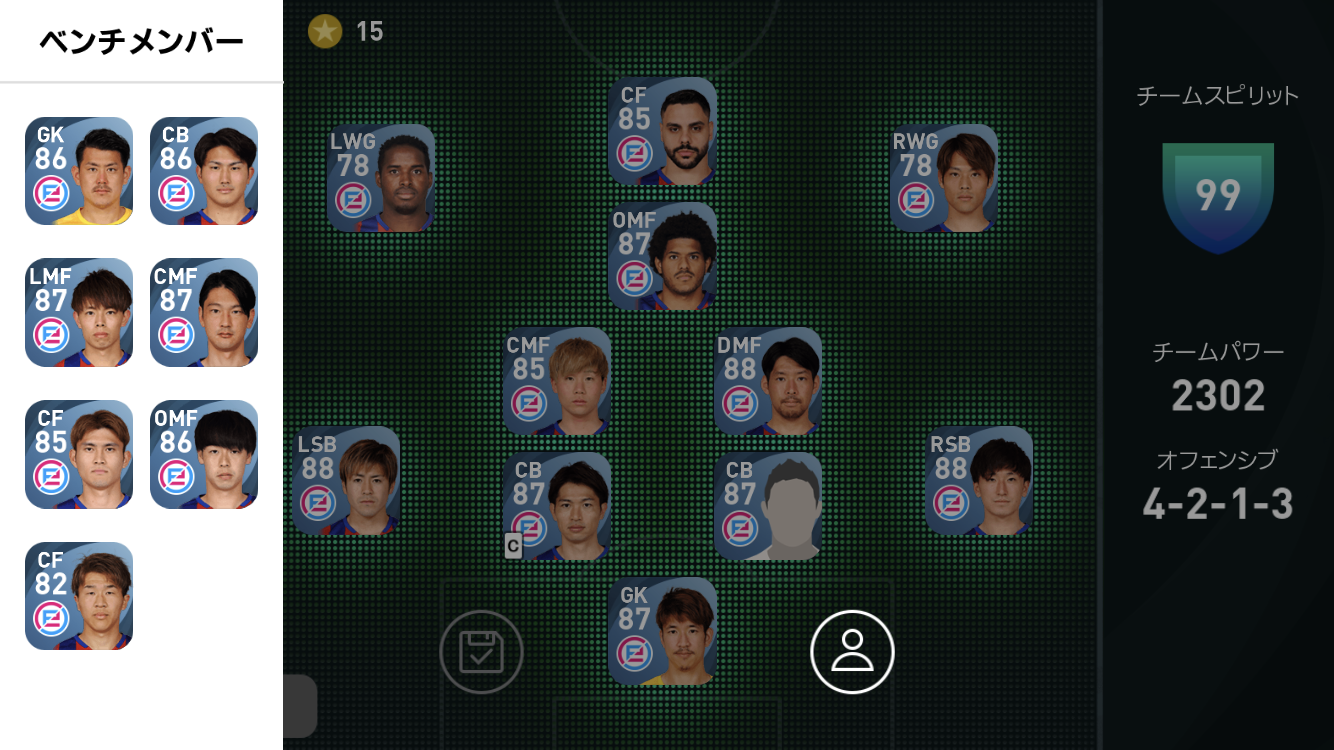1334x750 pixels.
Task: Click the save formation icon button
Action: pos(481,652)
